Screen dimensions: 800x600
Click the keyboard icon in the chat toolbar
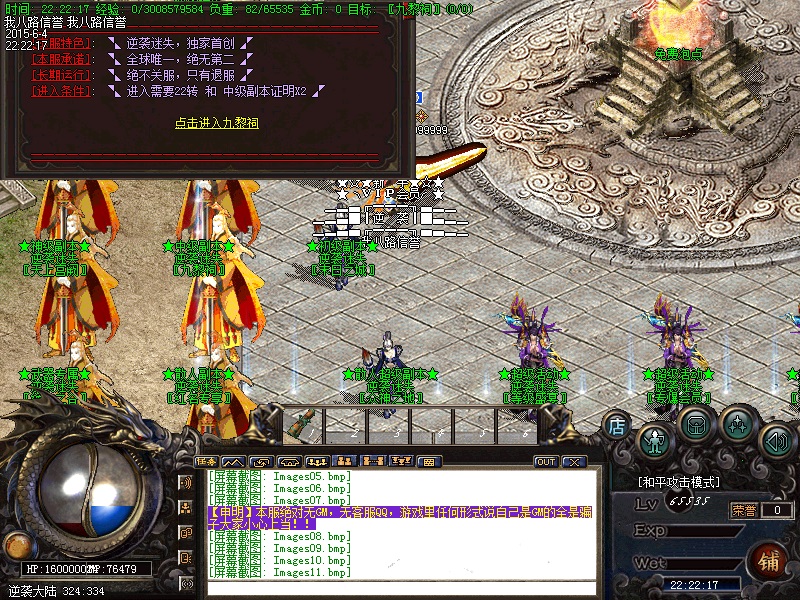click(429, 462)
